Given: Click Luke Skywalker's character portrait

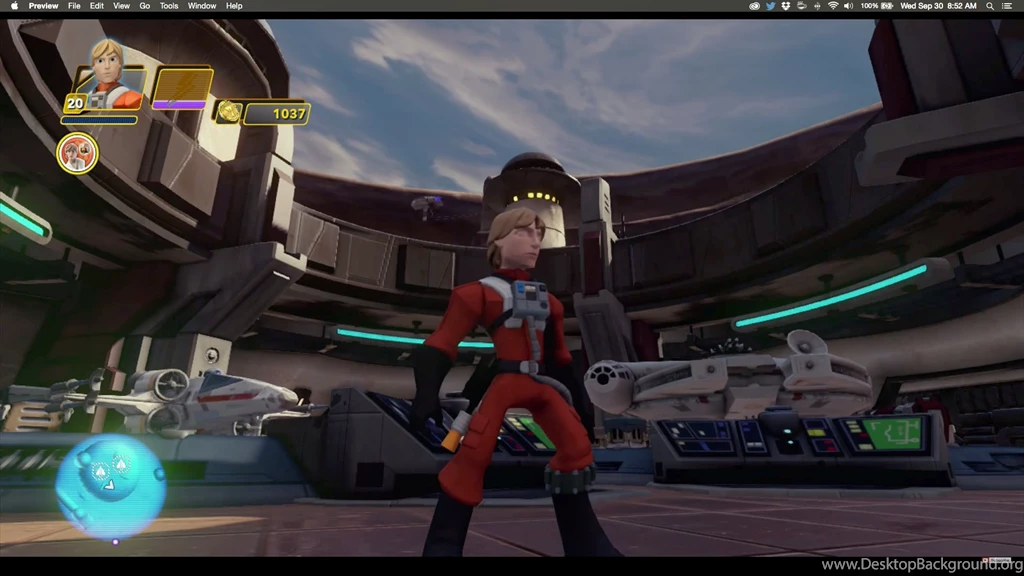Looking at the screenshot, I should [x=109, y=72].
